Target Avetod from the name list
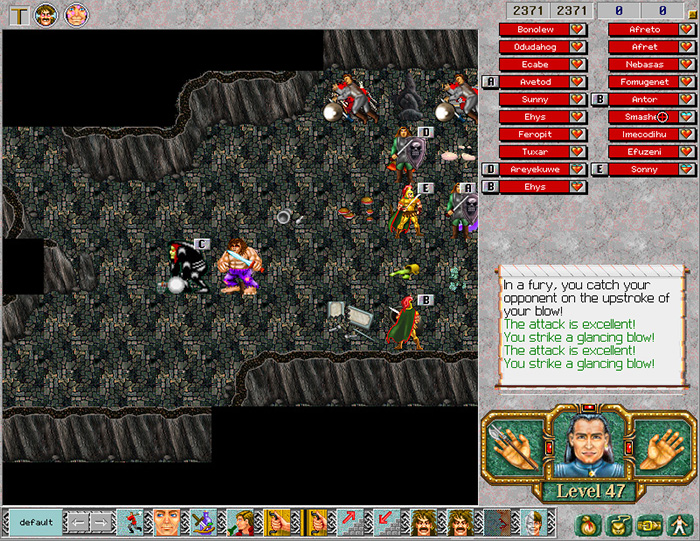 point(535,82)
